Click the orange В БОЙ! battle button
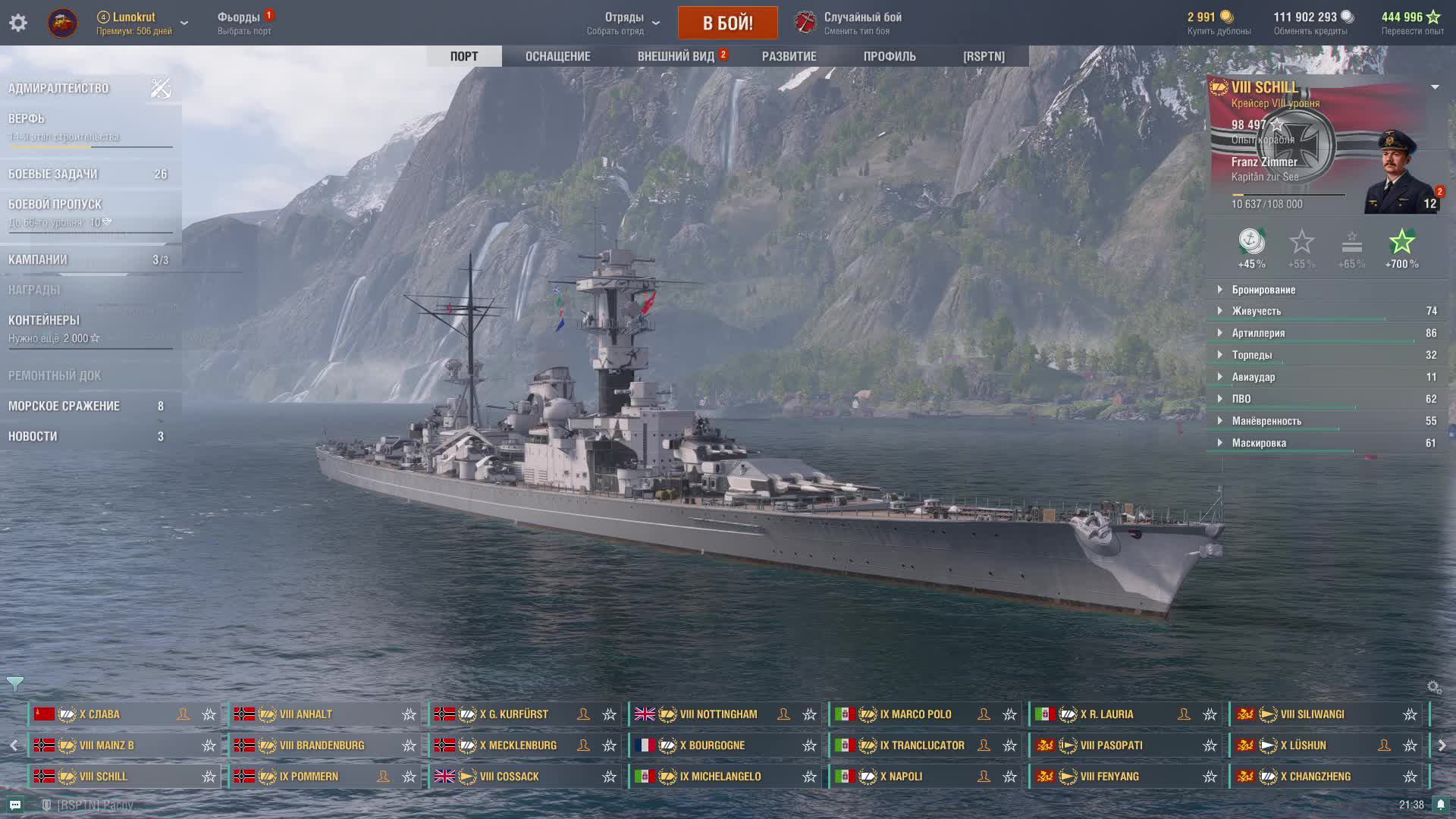 point(727,23)
